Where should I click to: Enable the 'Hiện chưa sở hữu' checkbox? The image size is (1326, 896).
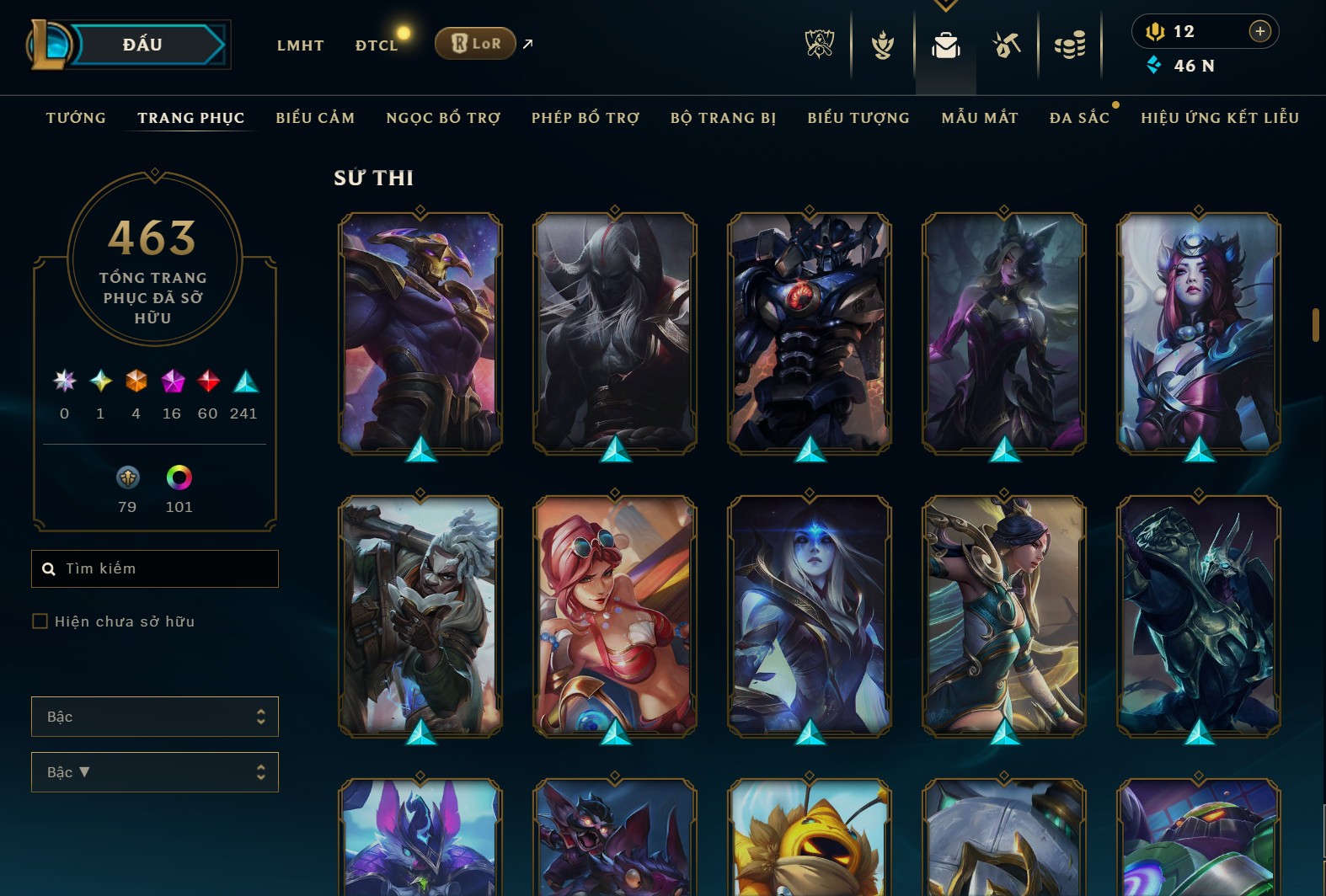click(x=40, y=621)
